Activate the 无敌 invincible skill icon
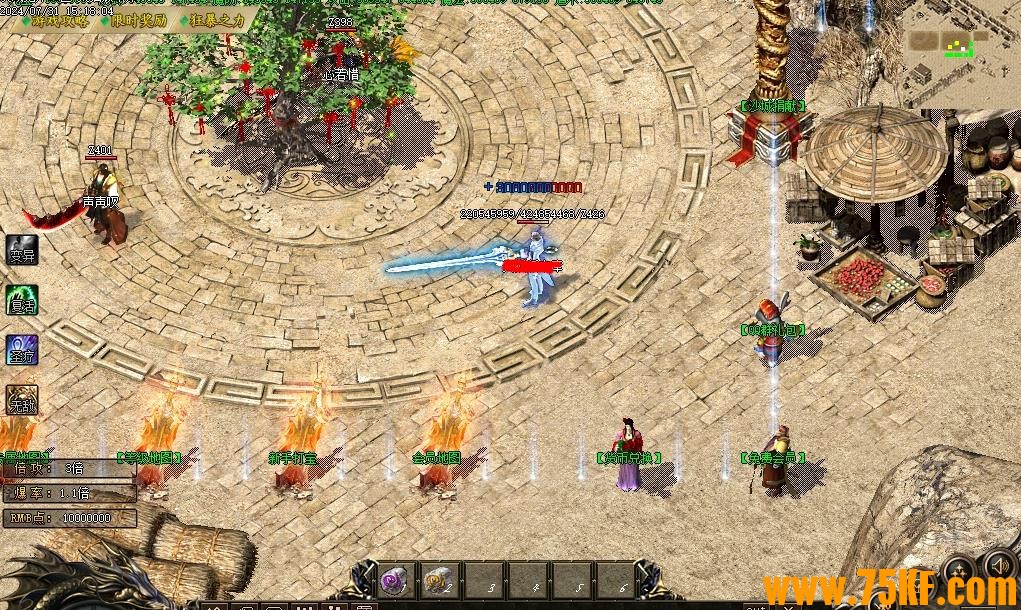Viewport: 1021px width, 610px height. tap(22, 400)
